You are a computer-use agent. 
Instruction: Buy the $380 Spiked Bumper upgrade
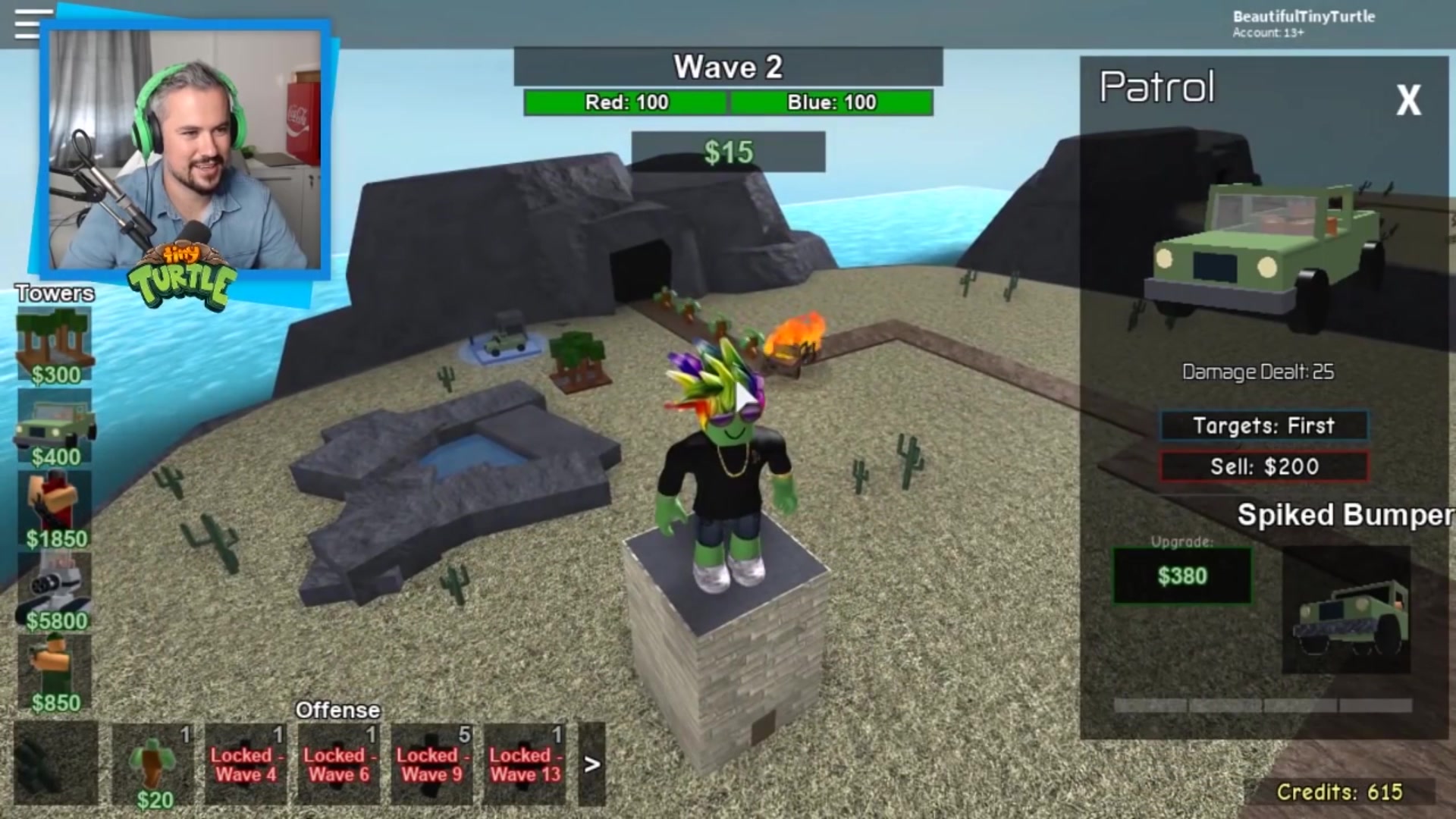1181,576
